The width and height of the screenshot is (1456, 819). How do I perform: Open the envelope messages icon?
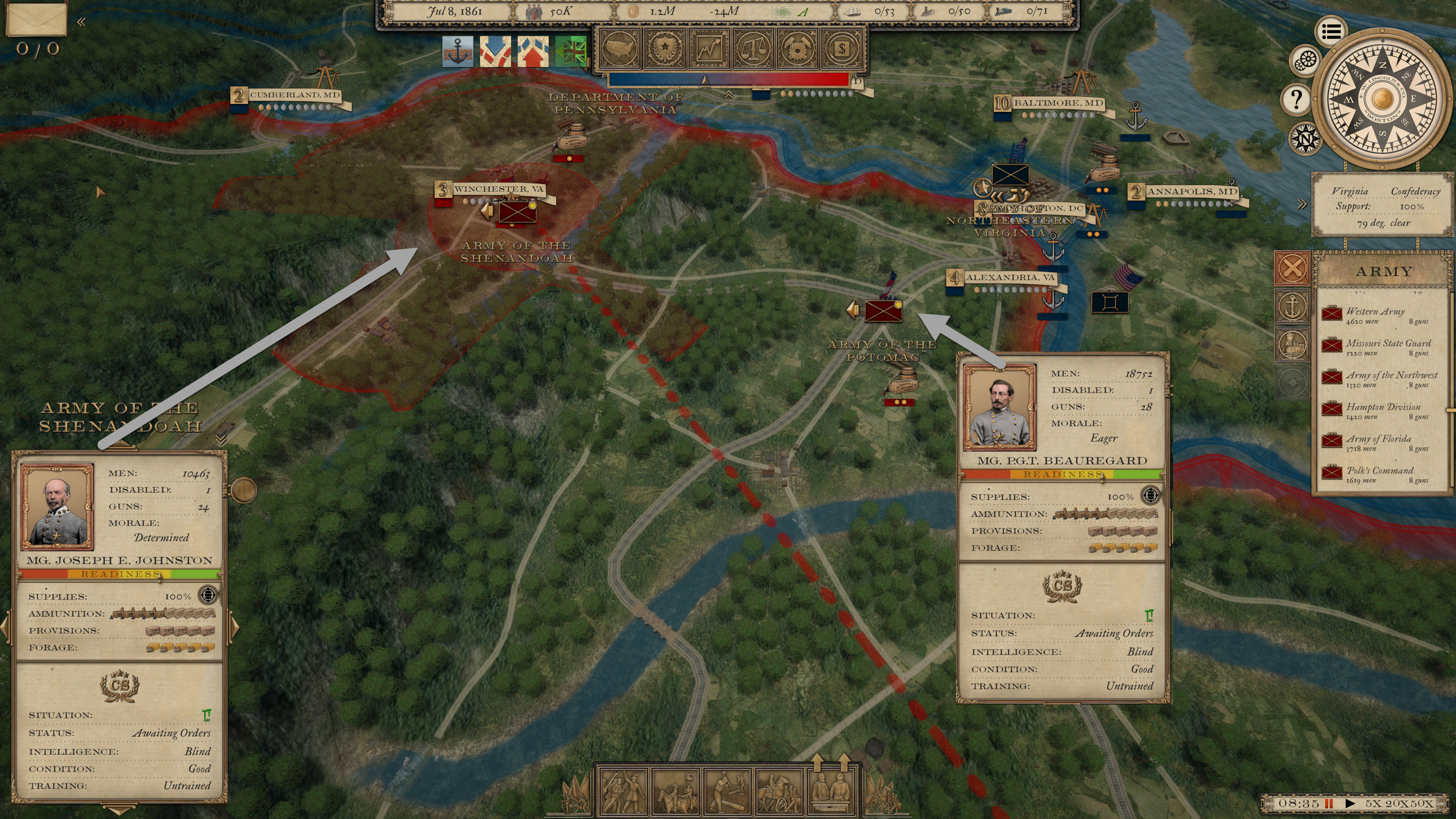coord(37,19)
